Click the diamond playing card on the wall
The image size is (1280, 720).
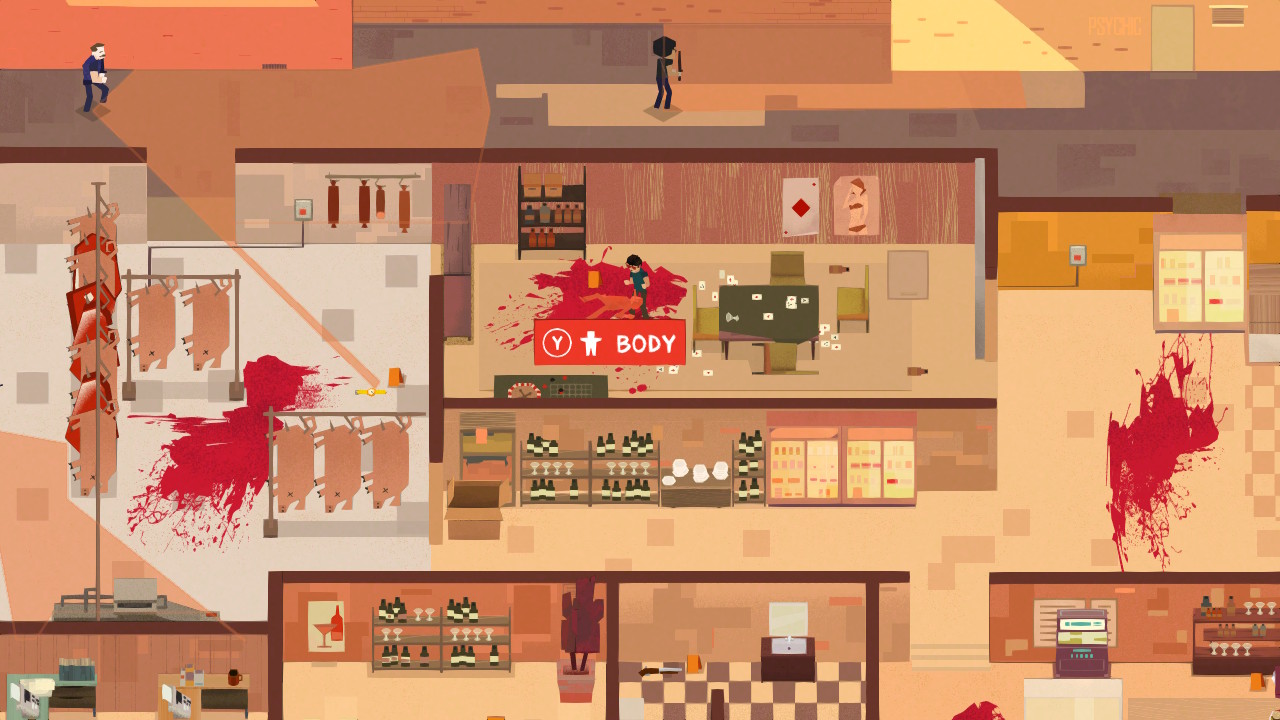pos(799,207)
